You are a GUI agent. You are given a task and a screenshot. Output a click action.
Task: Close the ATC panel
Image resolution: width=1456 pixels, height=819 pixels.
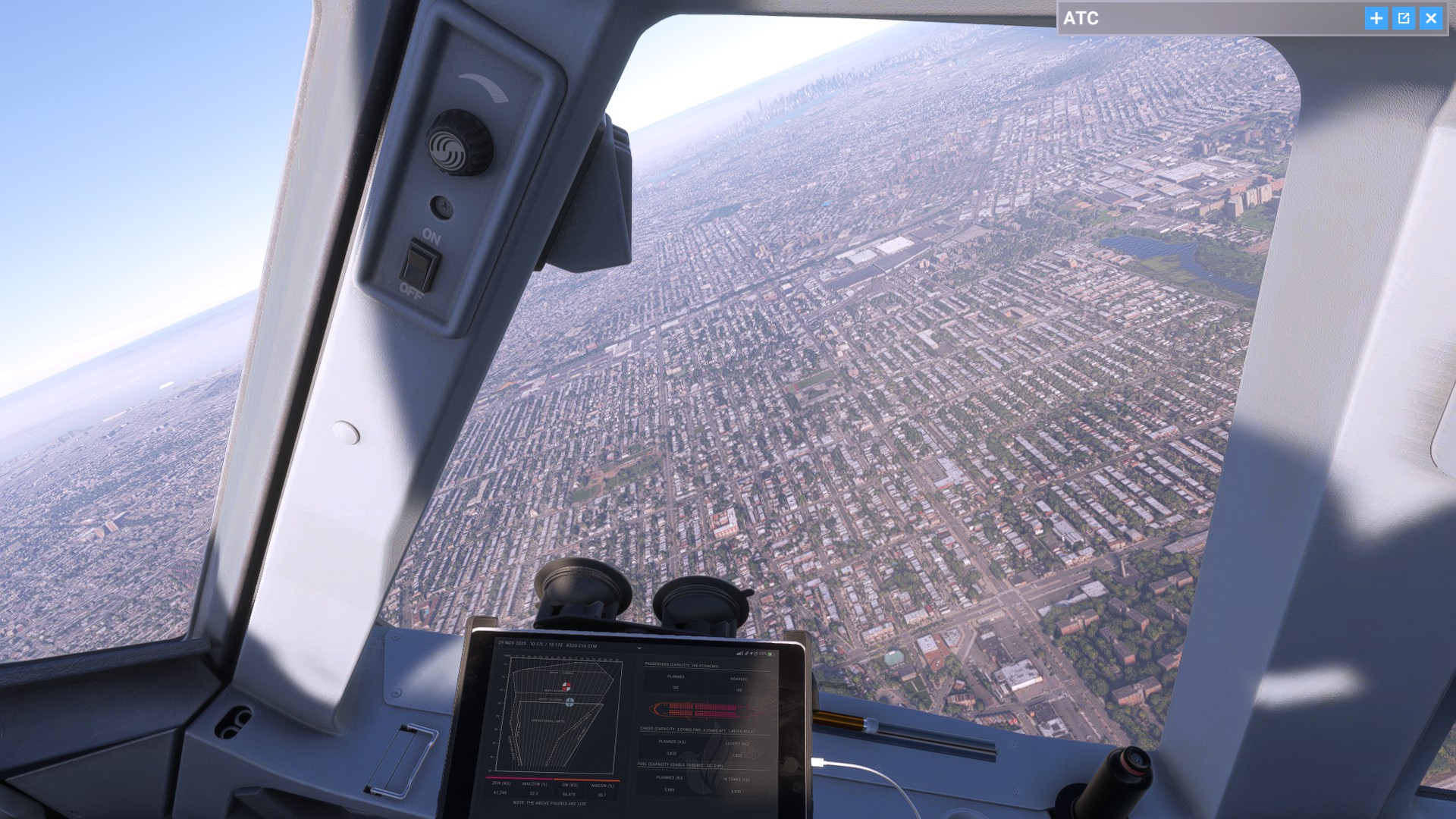click(x=1431, y=18)
